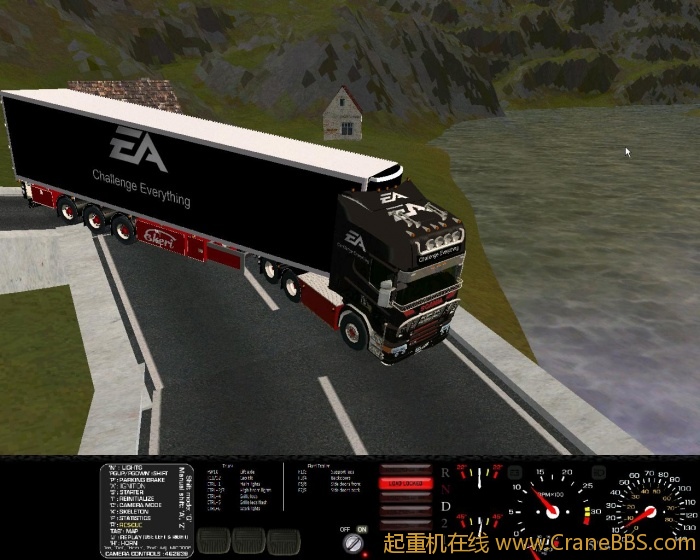
Task: Select gear 2 on the gear selector
Action: point(445,524)
